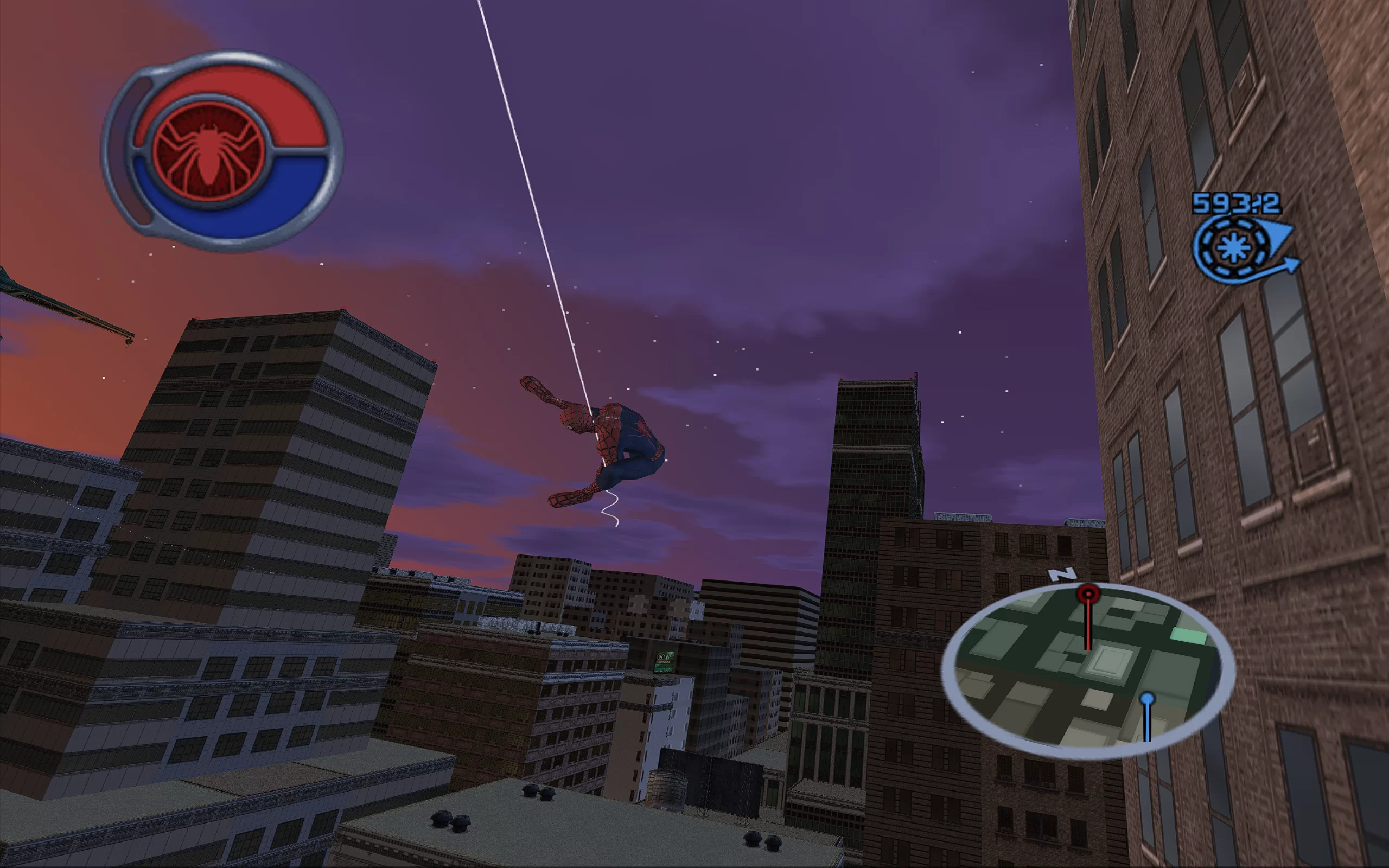Image resolution: width=1389 pixels, height=868 pixels.
Task: Select the blue pin marker on minimap
Action: click(x=1147, y=699)
